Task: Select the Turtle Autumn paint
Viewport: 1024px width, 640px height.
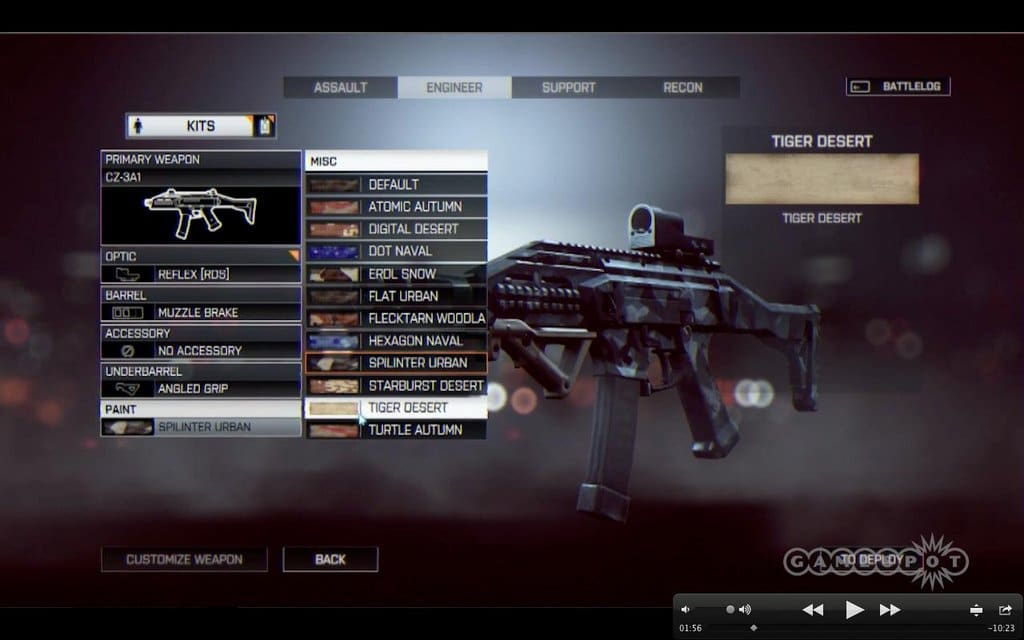Action: (x=396, y=430)
